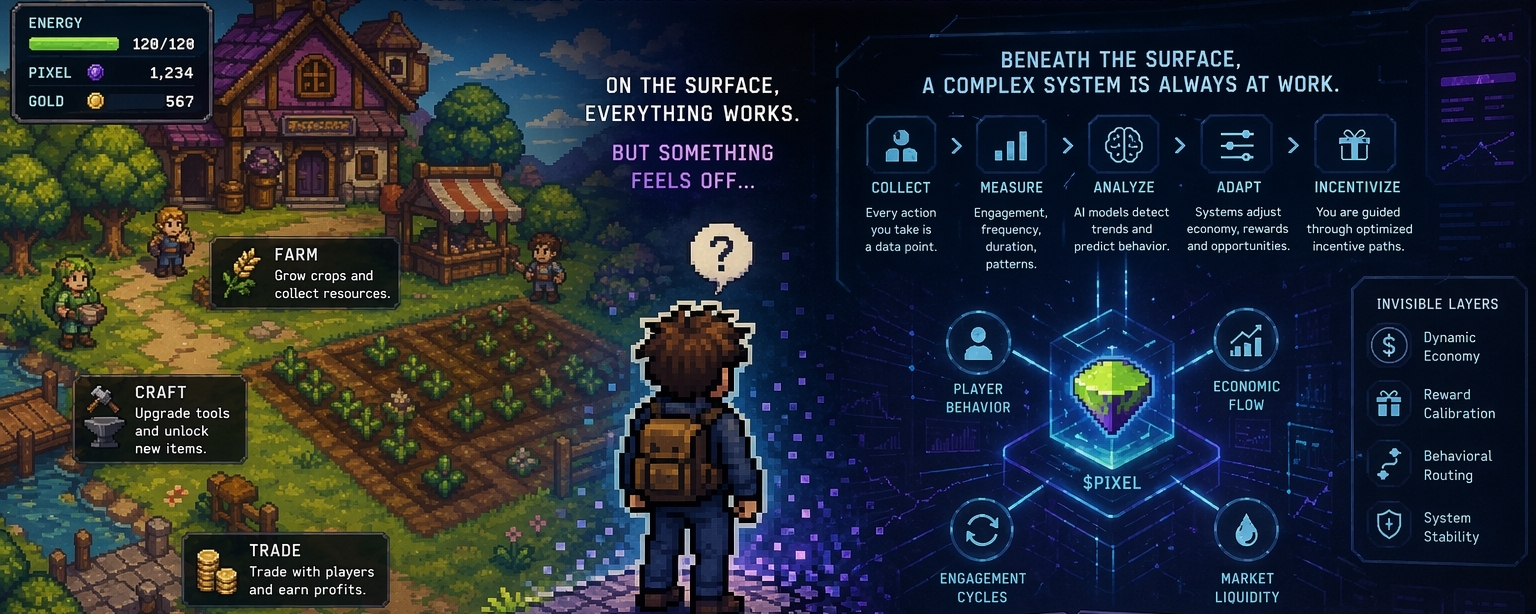Click the COLLECT step icon

coord(901,147)
